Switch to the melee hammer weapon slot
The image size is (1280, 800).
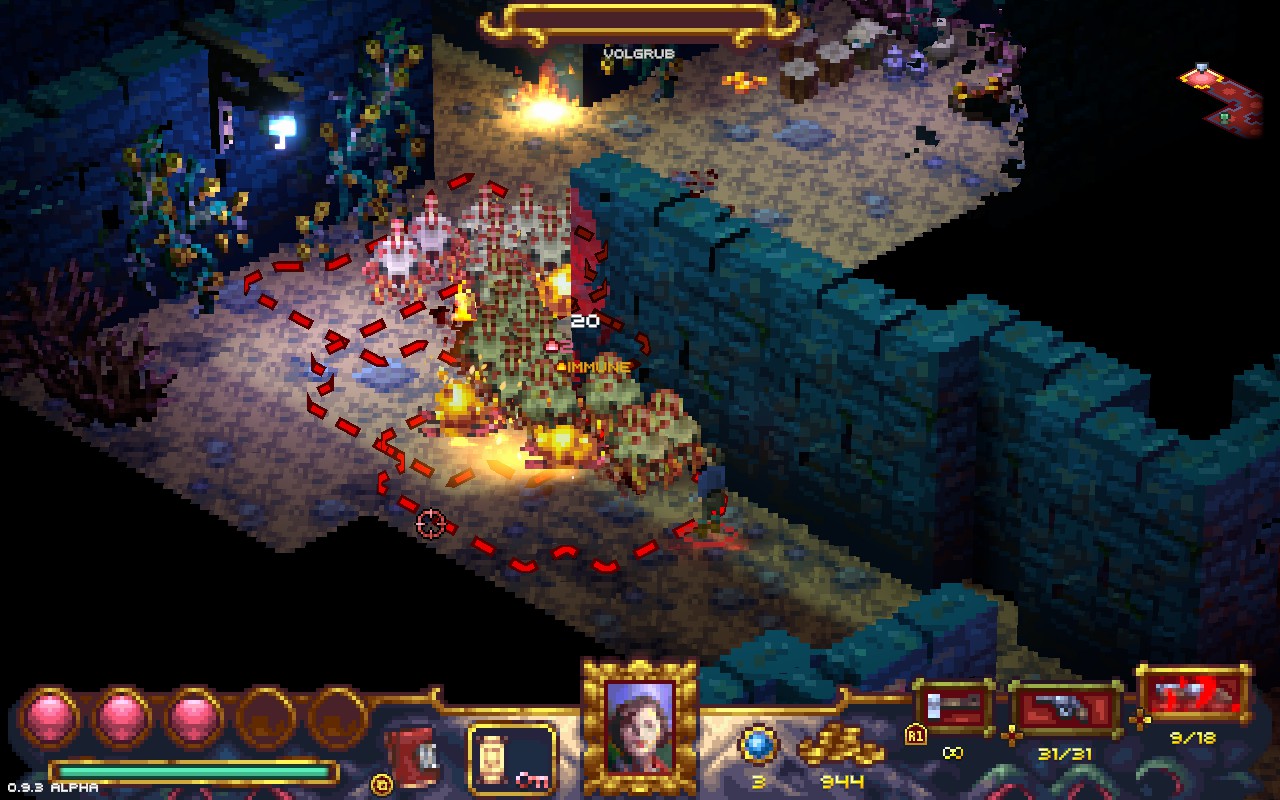pos(953,707)
